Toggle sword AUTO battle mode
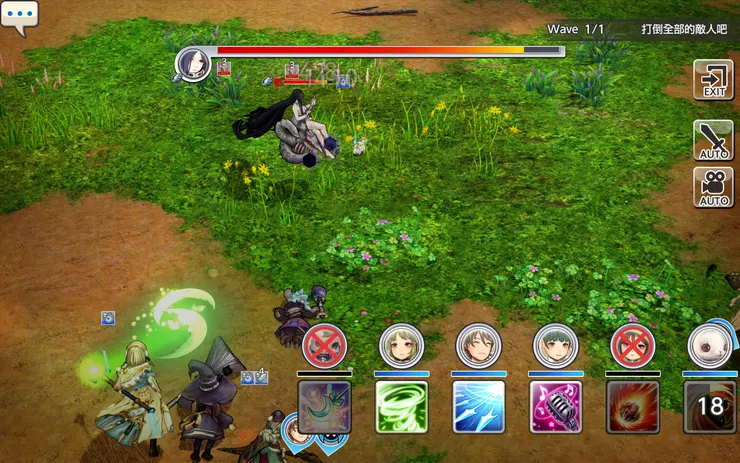The image size is (740, 463). click(713, 140)
